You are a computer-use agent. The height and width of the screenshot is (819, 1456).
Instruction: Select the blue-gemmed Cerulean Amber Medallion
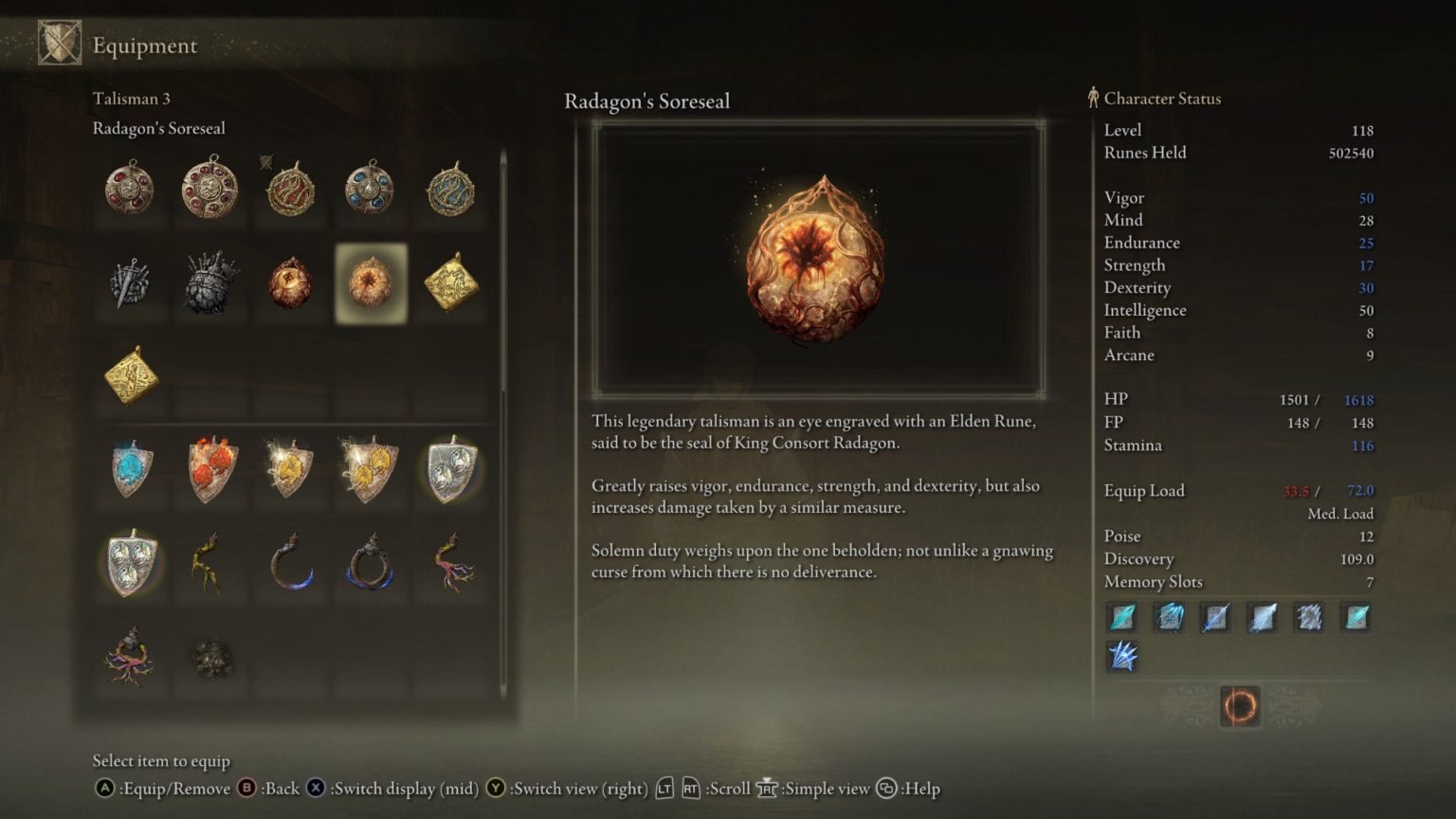[370, 189]
